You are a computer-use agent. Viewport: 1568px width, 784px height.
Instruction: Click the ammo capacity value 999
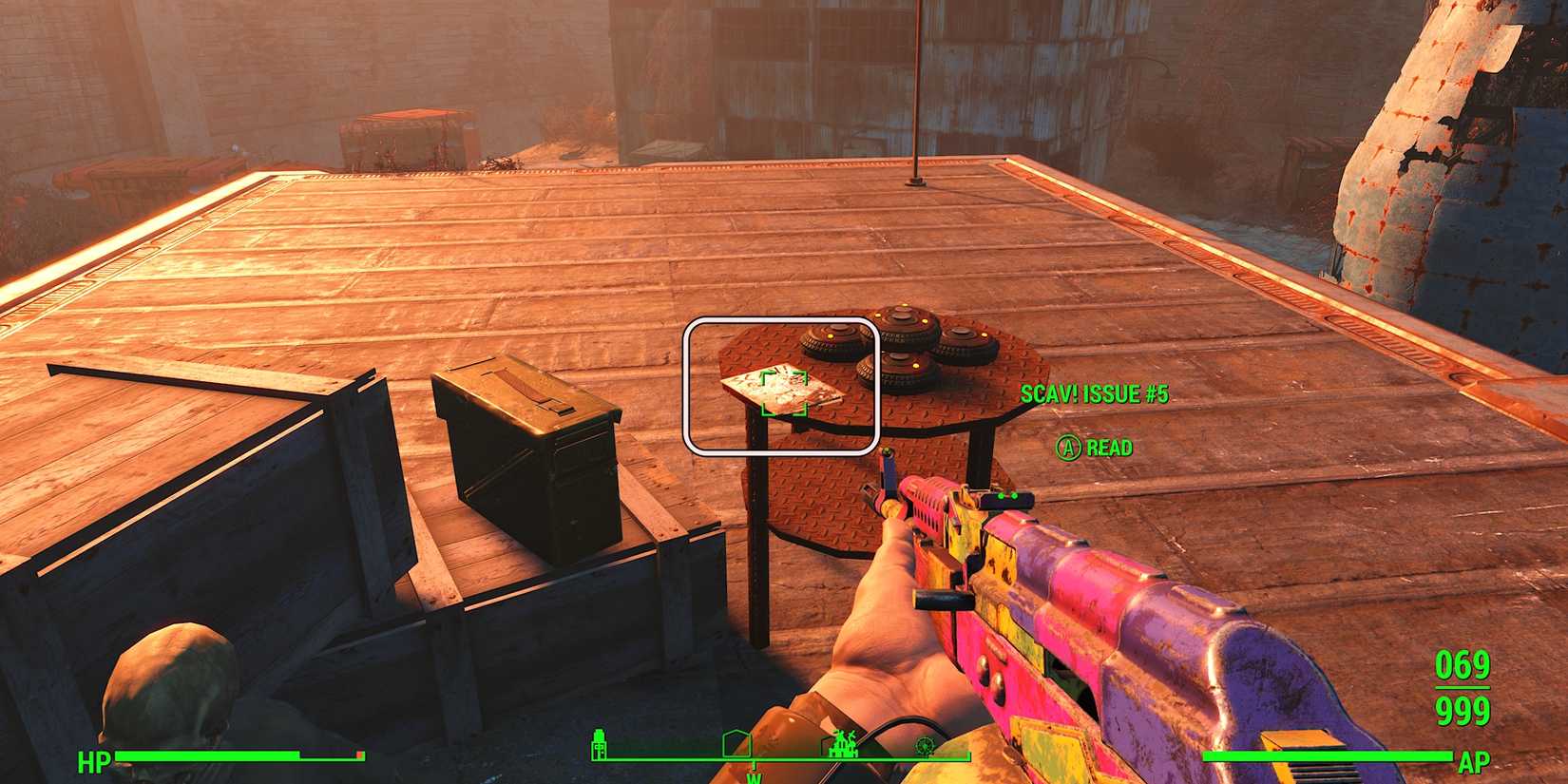tap(1464, 708)
